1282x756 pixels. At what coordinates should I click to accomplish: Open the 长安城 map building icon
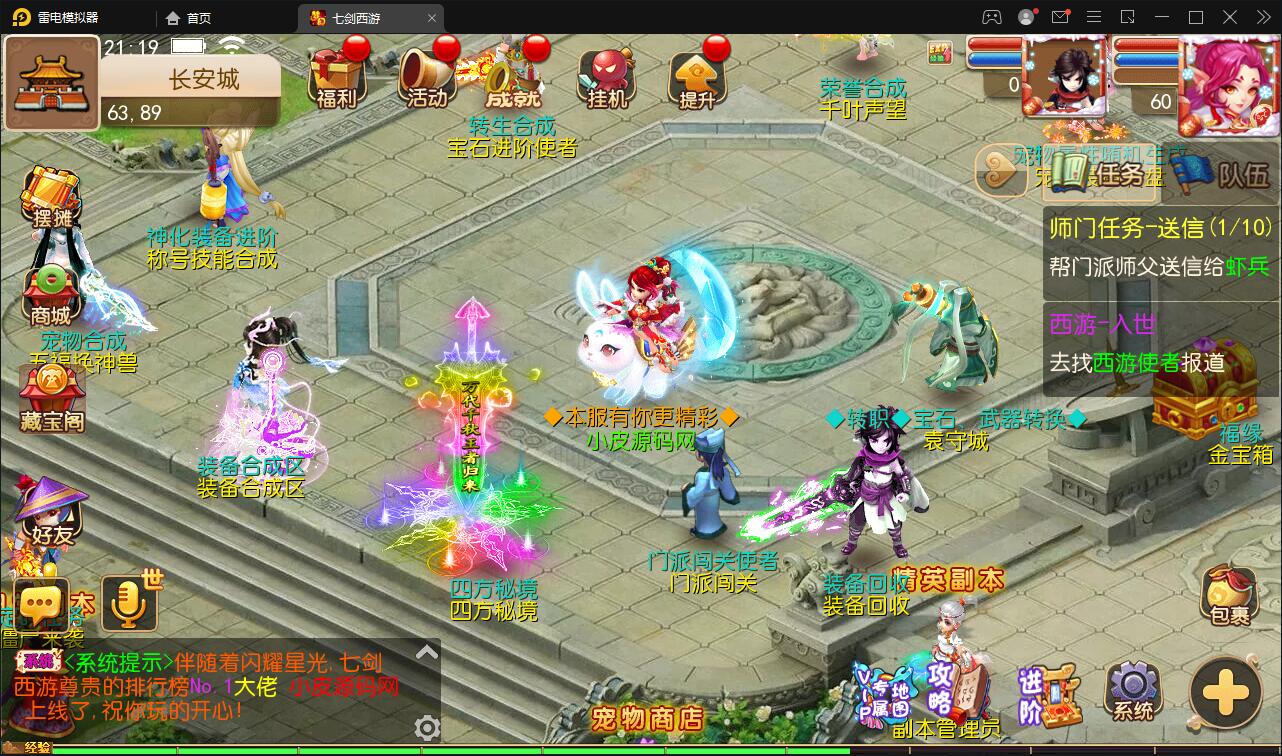(51, 83)
